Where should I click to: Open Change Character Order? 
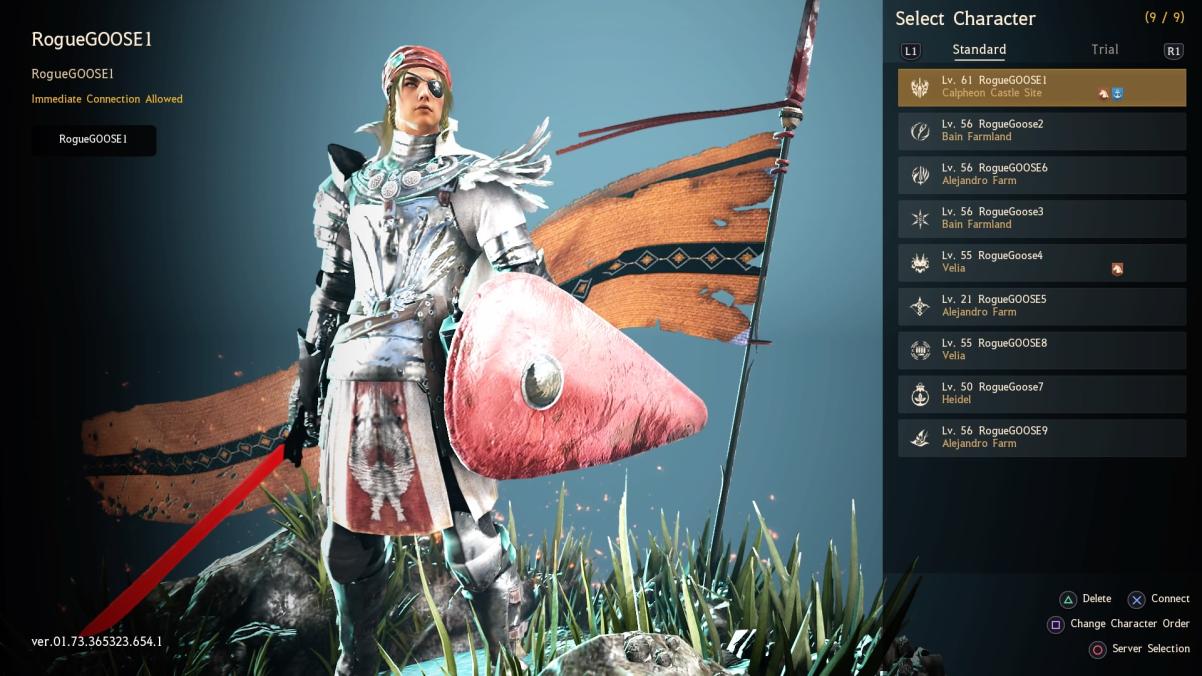click(1118, 624)
